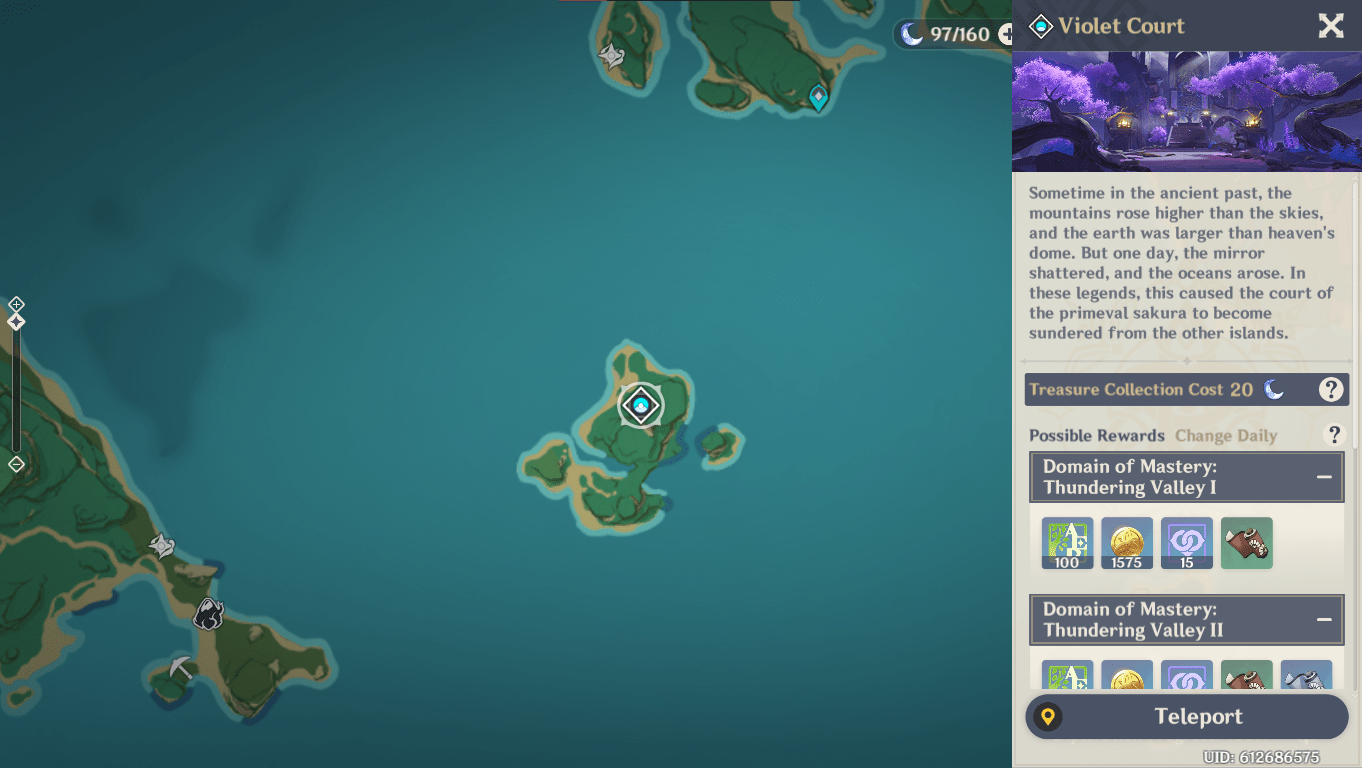The width and height of the screenshot is (1362, 768).
Task: Click the Mora coin reward icon showing 1575
Action: point(1127,542)
